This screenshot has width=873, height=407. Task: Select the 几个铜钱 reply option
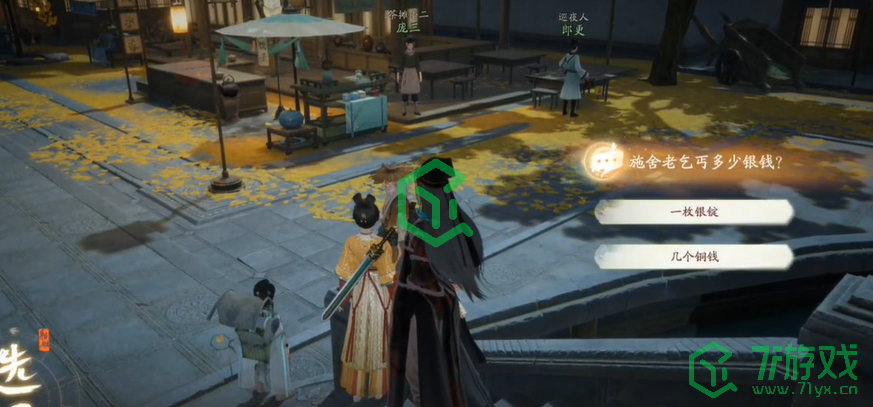click(x=694, y=257)
